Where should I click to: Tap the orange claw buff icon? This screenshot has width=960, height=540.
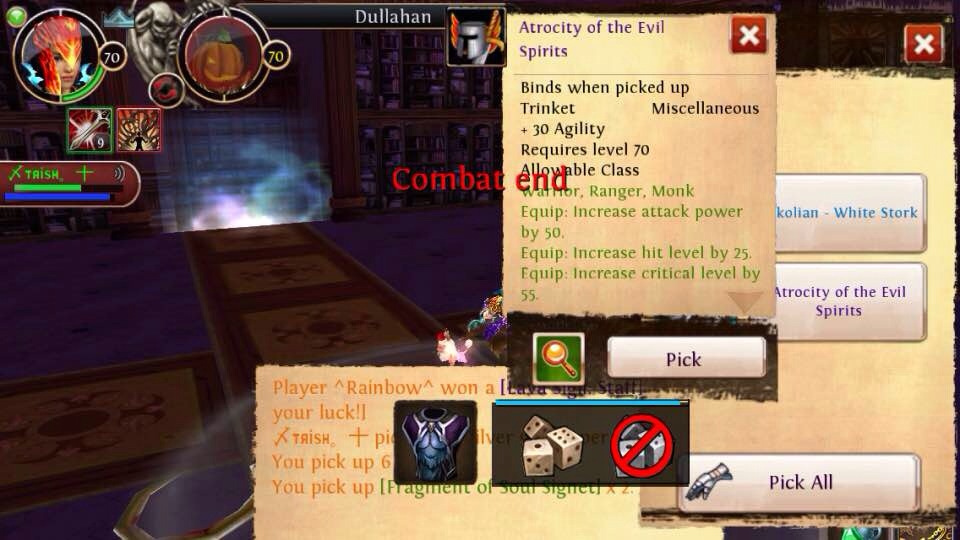click(139, 129)
